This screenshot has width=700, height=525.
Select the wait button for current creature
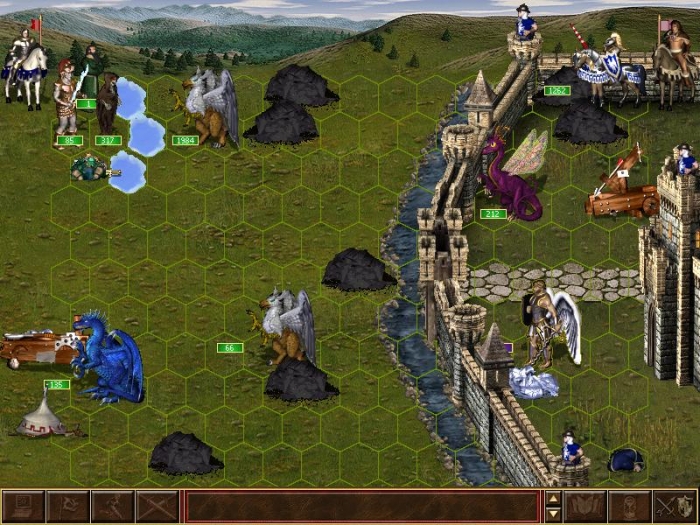(x=630, y=506)
